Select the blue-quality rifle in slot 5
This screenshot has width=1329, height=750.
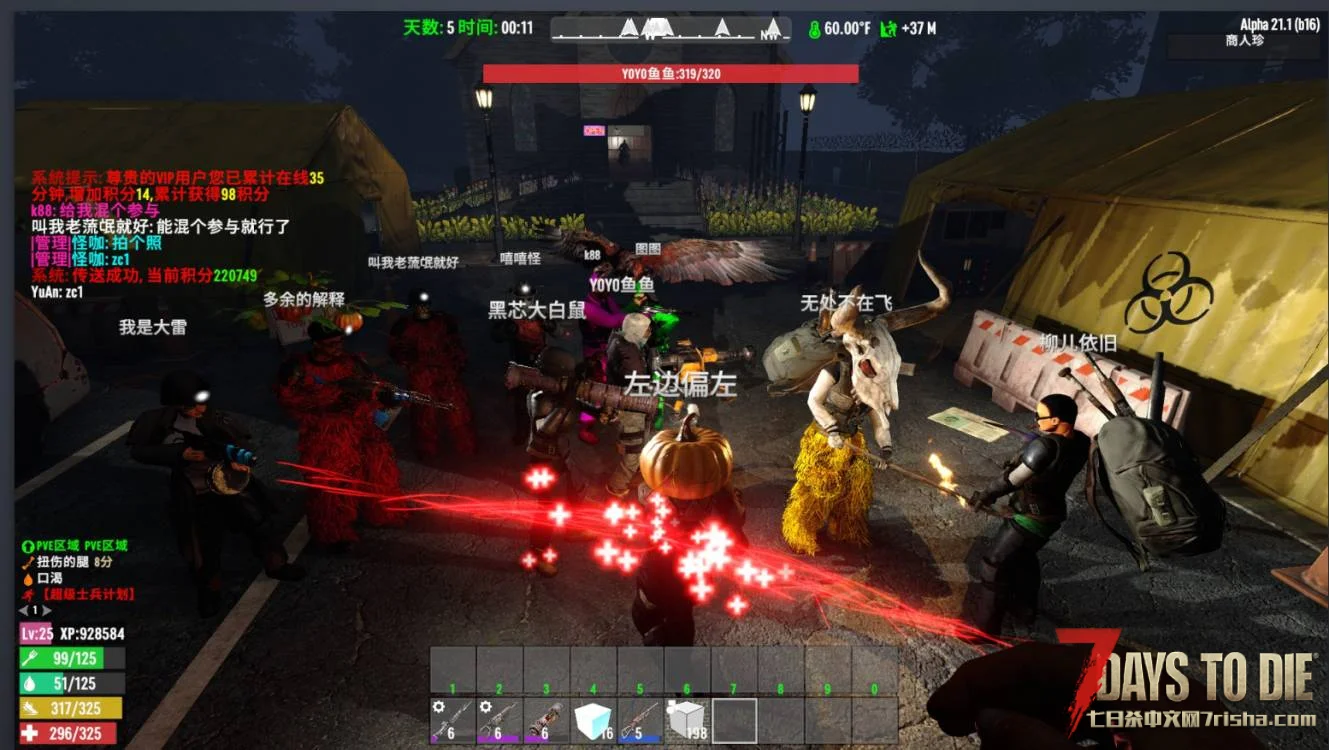tap(640, 720)
